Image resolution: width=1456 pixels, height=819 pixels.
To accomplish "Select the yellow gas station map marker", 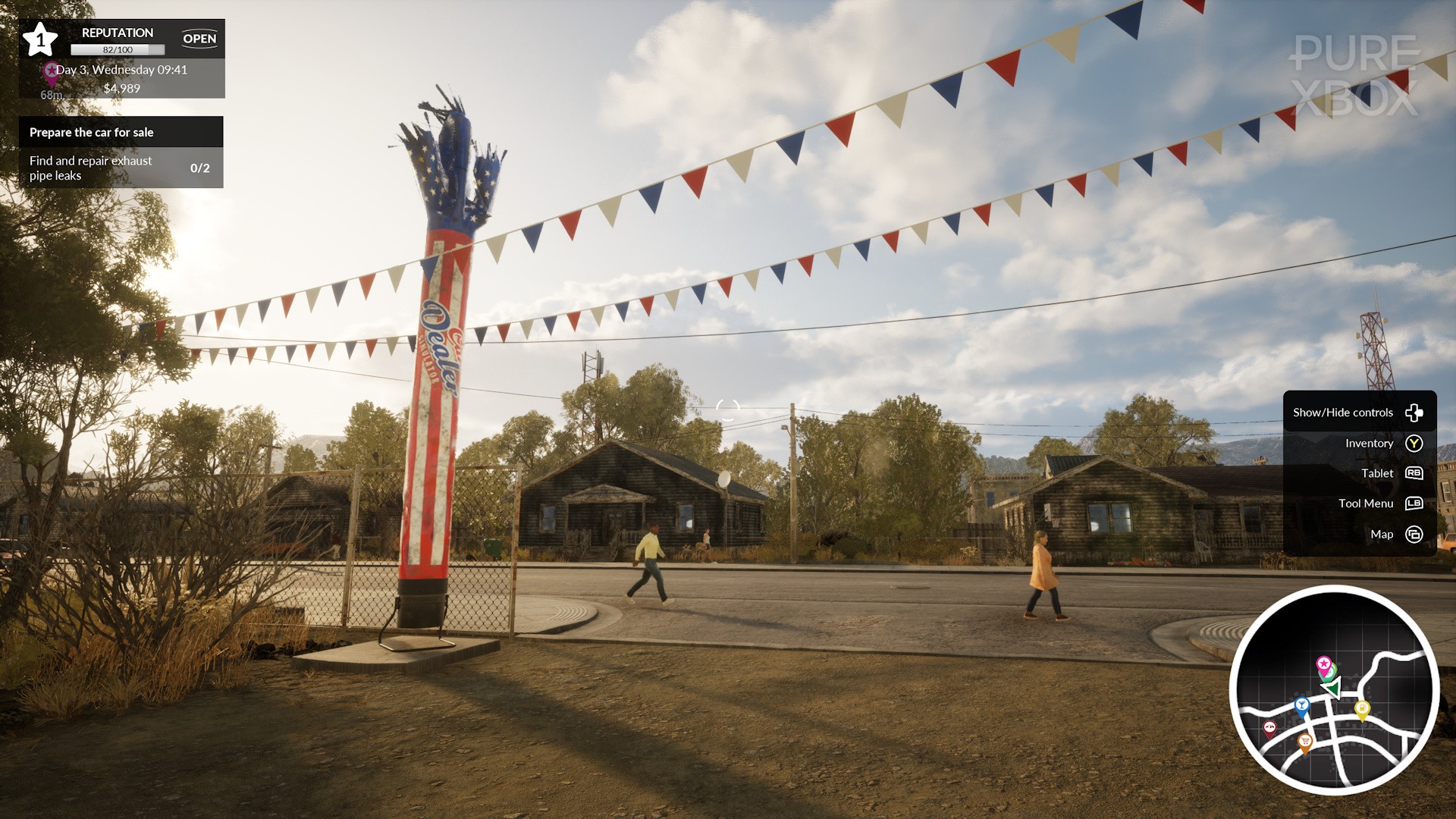I will 1362,709.
